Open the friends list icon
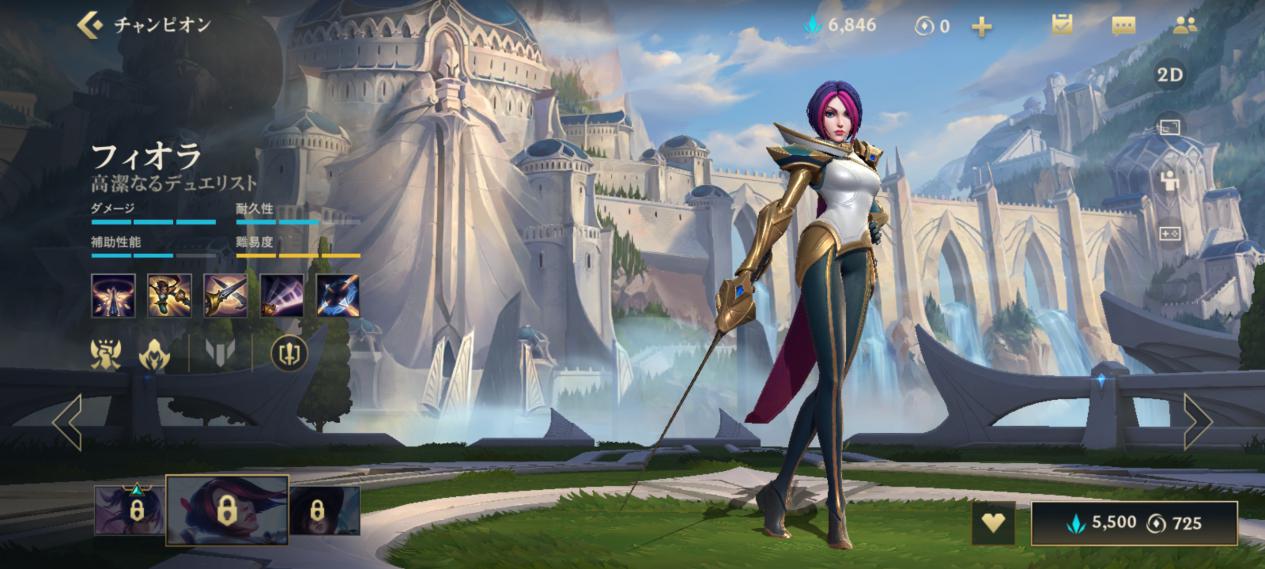1265x569 pixels. point(1185,26)
